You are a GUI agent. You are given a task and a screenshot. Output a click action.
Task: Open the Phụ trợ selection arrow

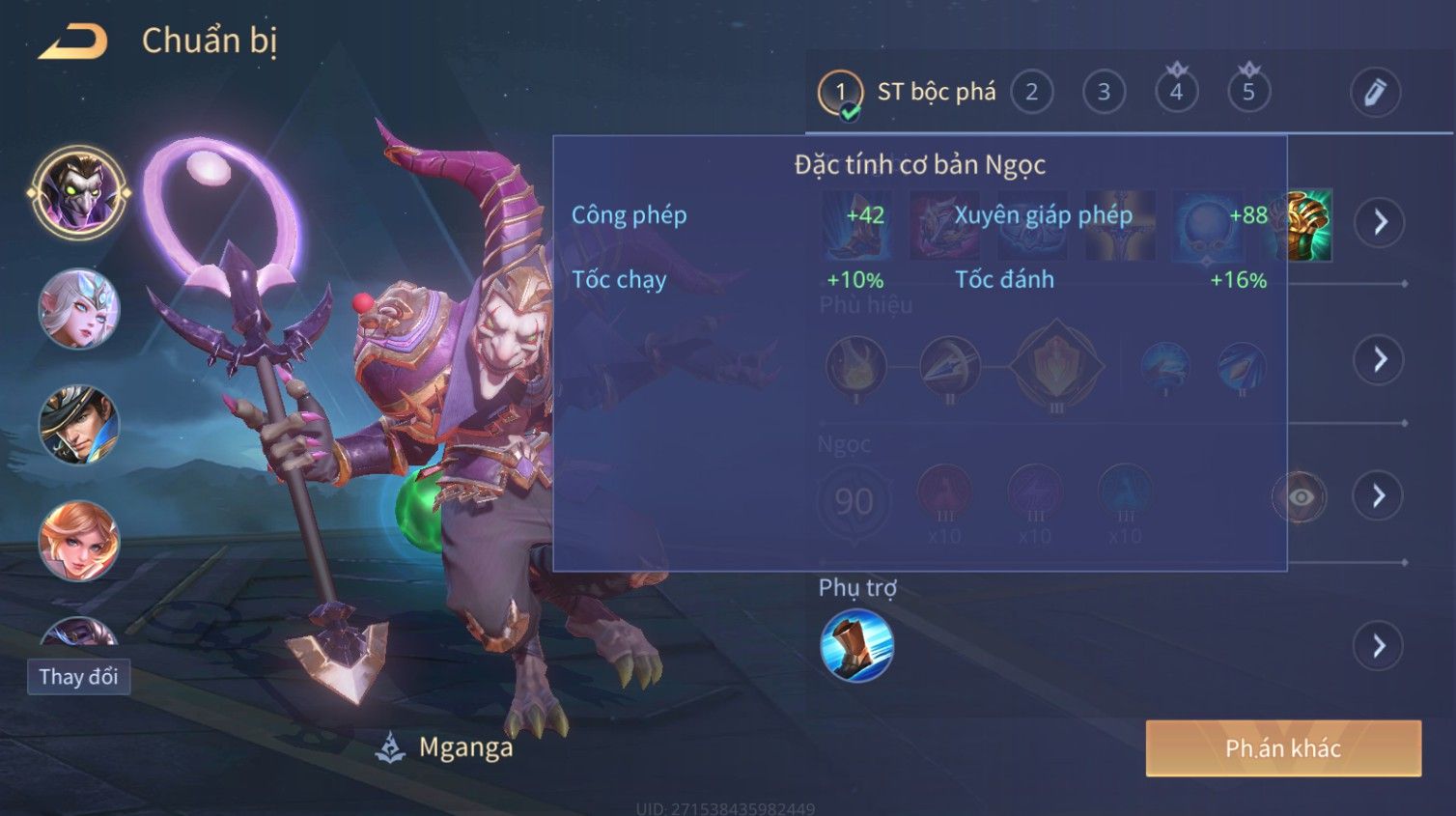click(1379, 646)
